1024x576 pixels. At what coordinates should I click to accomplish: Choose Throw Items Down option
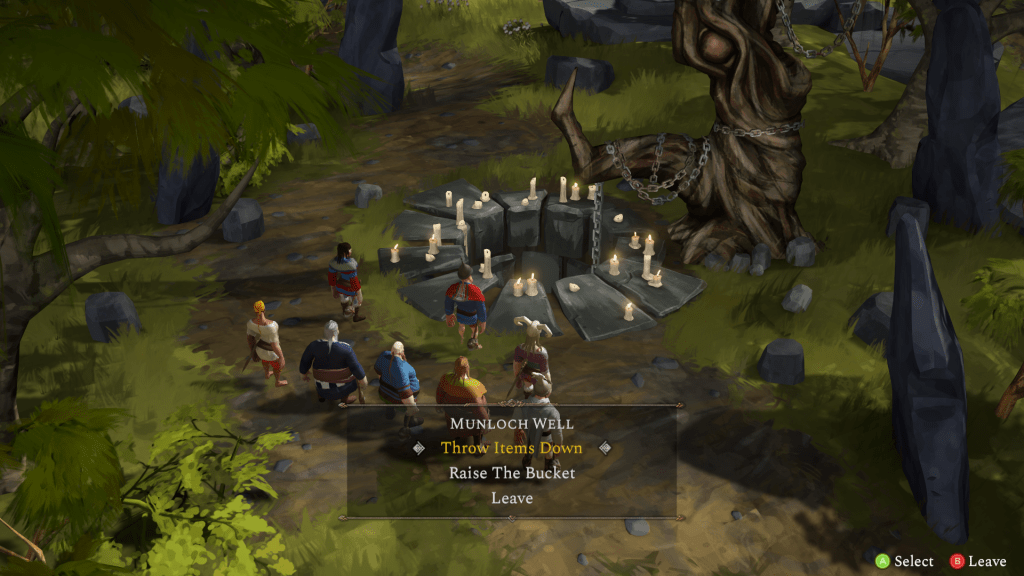(511, 448)
